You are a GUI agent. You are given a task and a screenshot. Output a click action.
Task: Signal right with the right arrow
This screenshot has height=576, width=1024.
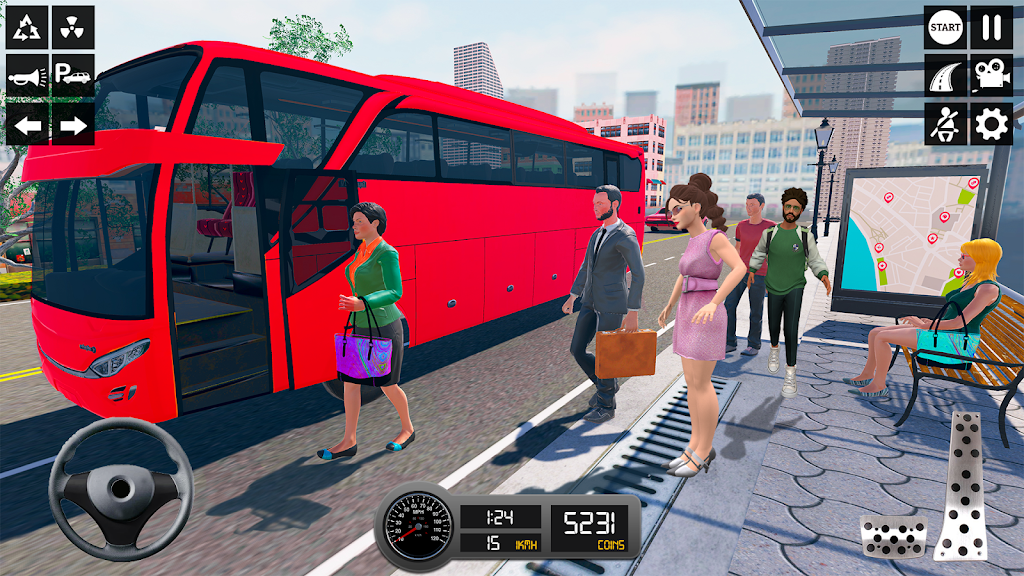pos(73,124)
